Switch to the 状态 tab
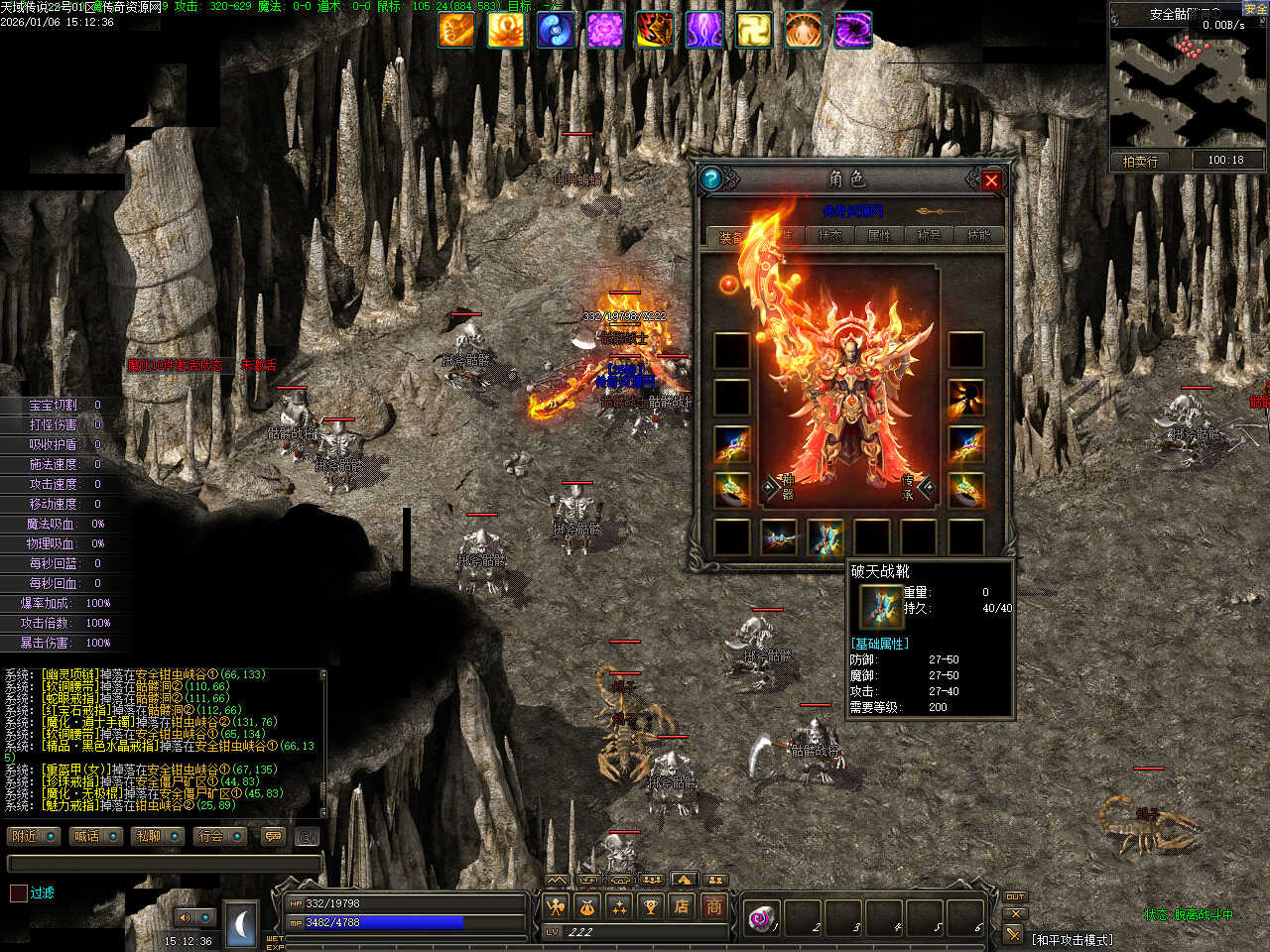The width and height of the screenshot is (1270, 952). [x=829, y=236]
